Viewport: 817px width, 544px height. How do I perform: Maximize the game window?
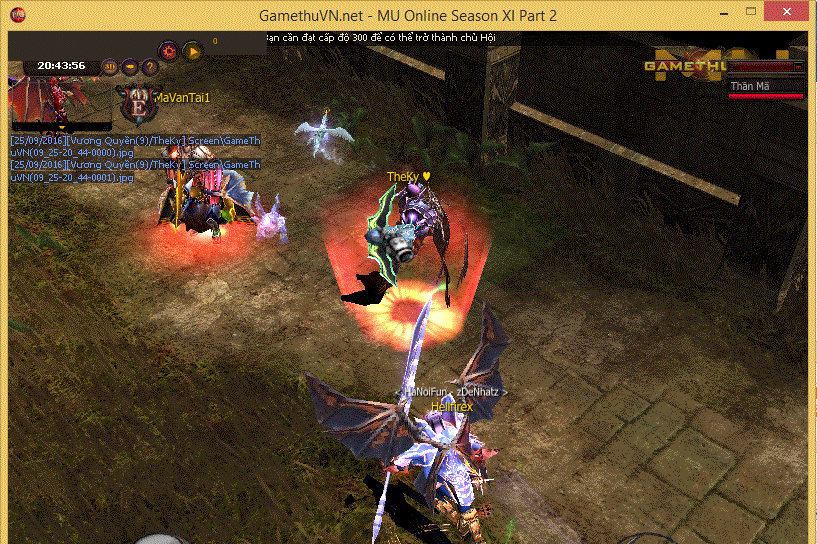point(748,14)
